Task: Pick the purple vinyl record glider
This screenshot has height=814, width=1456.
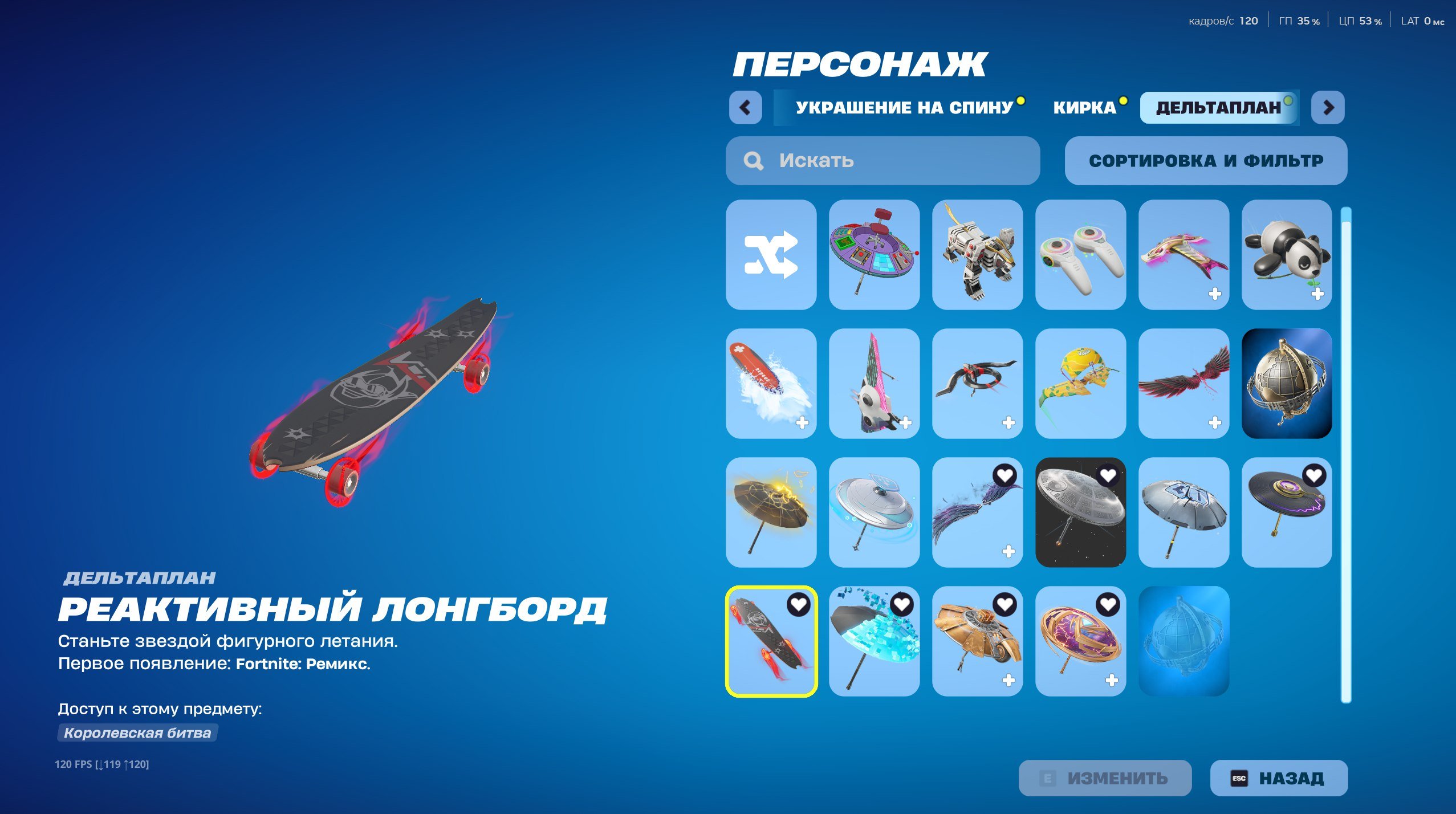Action: pos(1287,512)
